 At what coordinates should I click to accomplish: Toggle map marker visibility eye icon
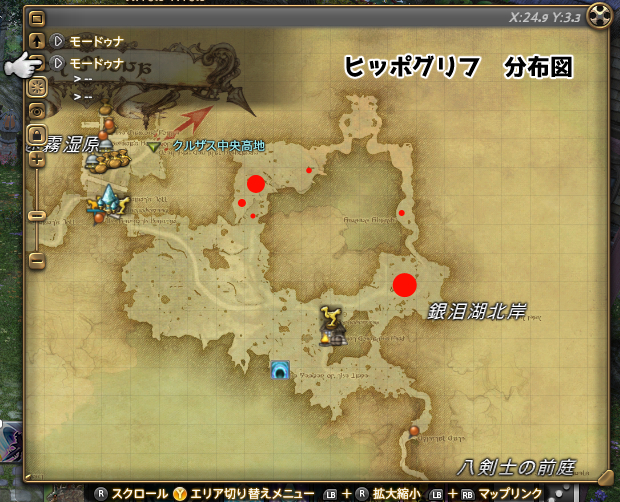(x=37, y=110)
